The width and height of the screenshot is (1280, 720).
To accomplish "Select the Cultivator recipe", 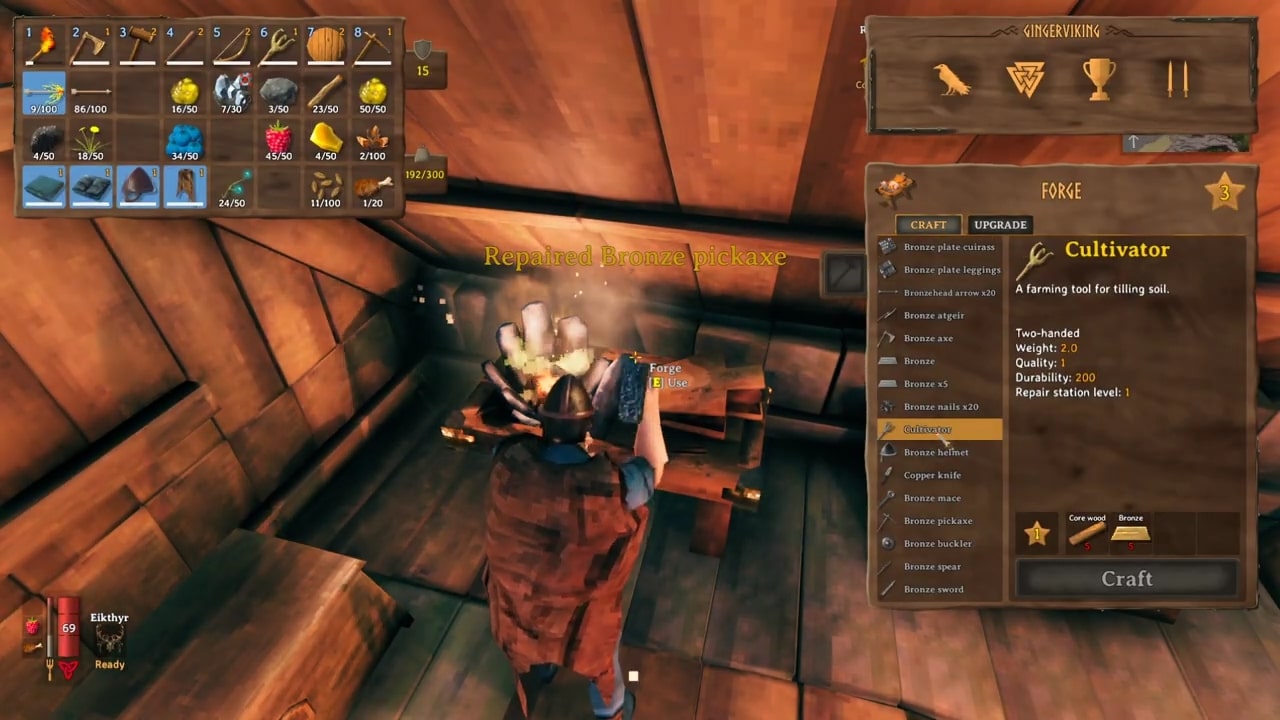I will click(940, 429).
